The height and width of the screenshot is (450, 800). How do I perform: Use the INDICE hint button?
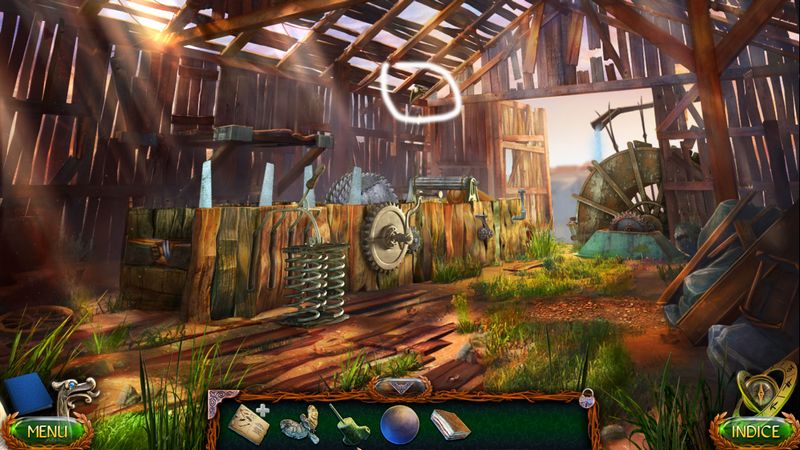pyautogui.click(x=755, y=432)
